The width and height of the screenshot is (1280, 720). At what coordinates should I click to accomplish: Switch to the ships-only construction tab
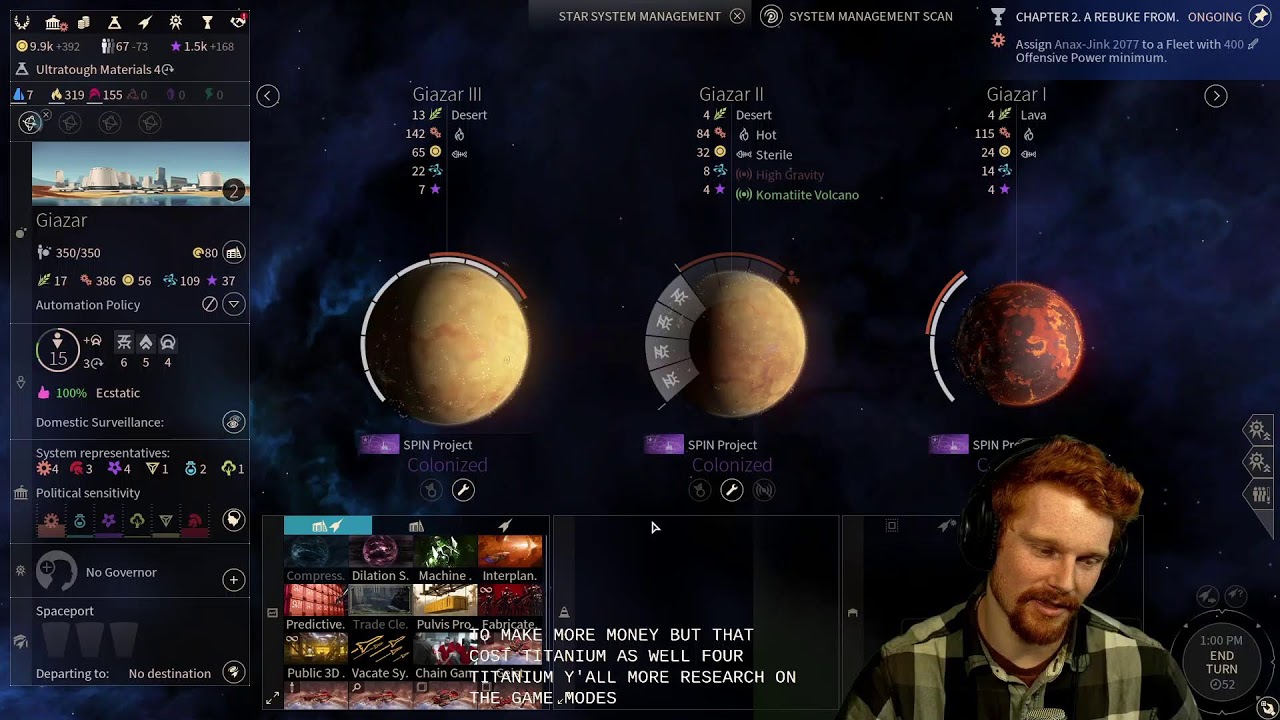(x=505, y=526)
